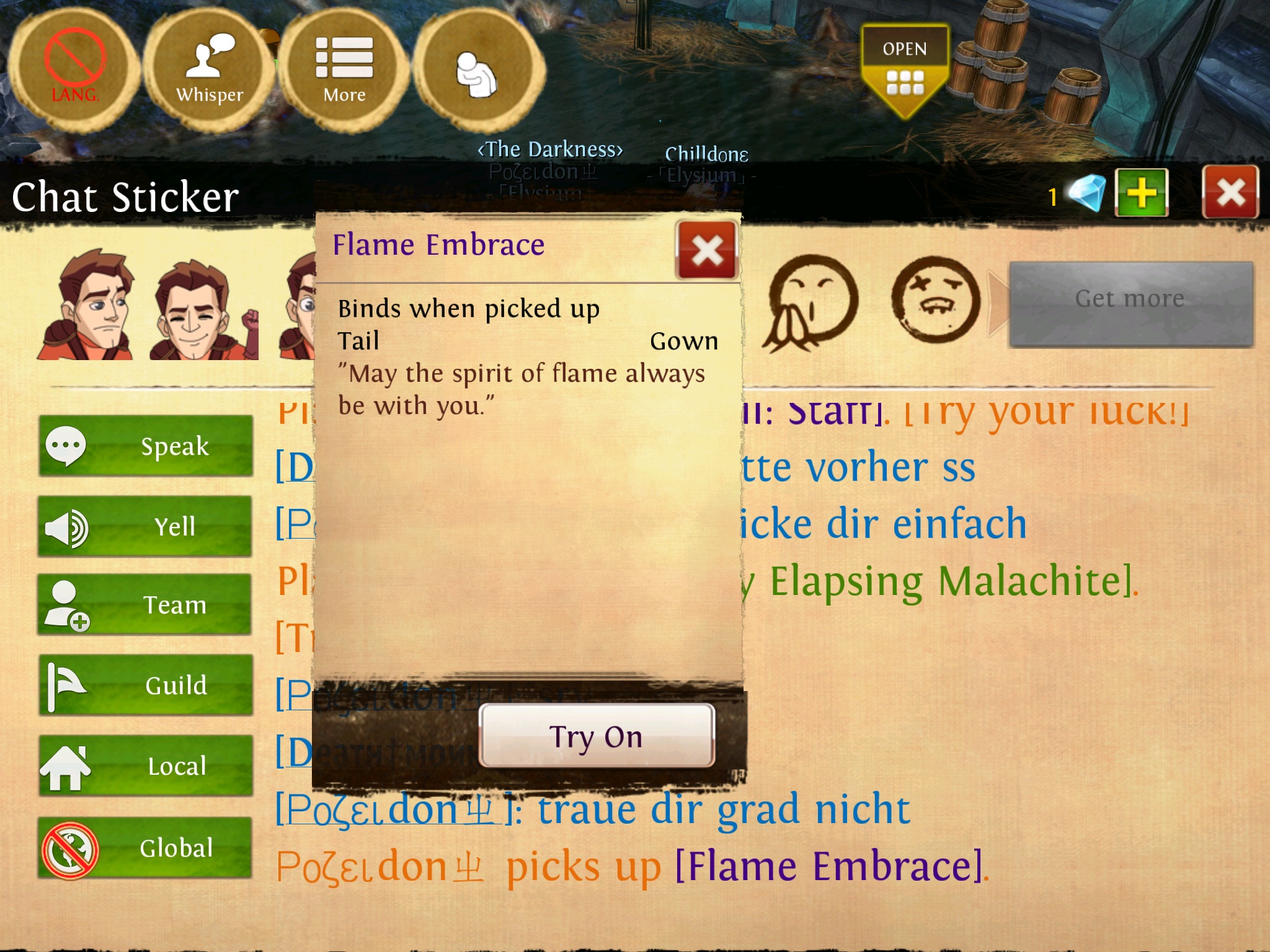This screenshot has height=952, width=1270.
Task: Try On the Flame Embrace gown
Action: click(596, 736)
